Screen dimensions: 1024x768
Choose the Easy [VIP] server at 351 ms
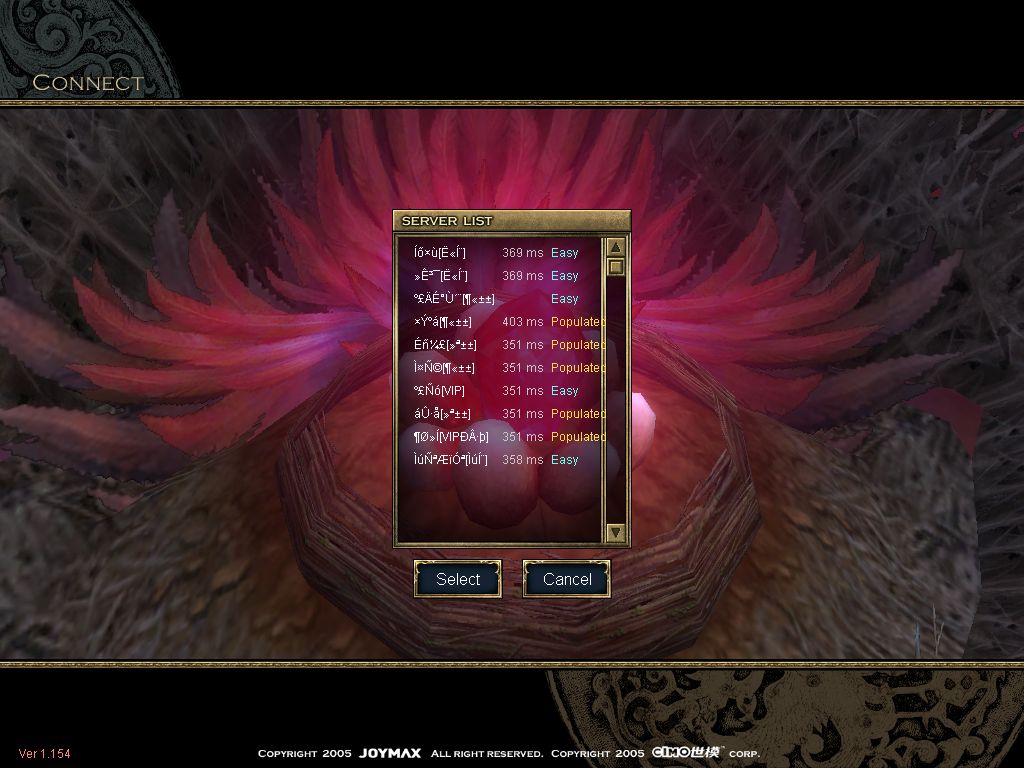tap(500, 391)
